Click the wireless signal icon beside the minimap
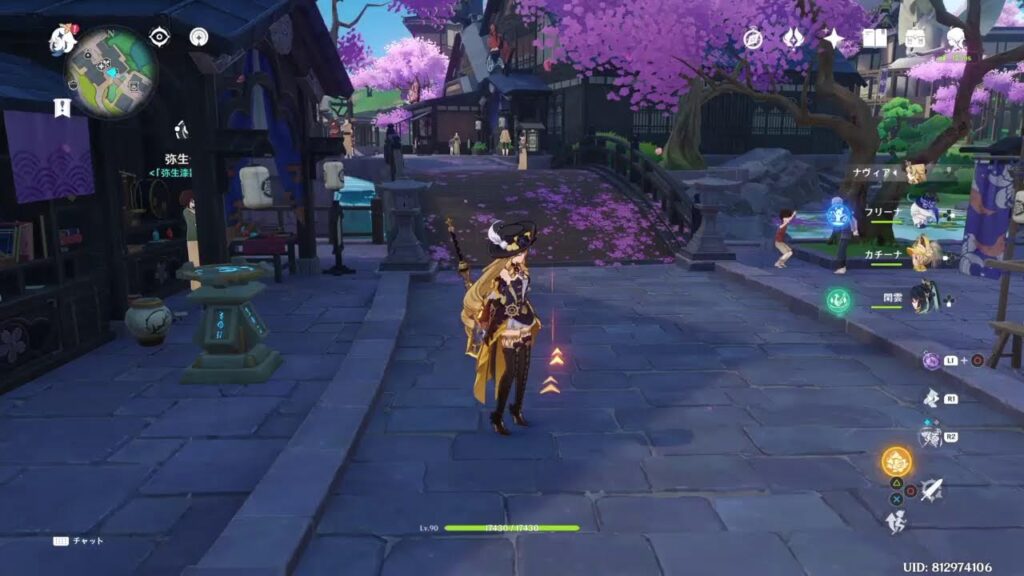Image resolution: width=1024 pixels, height=576 pixels. pyautogui.click(x=199, y=37)
